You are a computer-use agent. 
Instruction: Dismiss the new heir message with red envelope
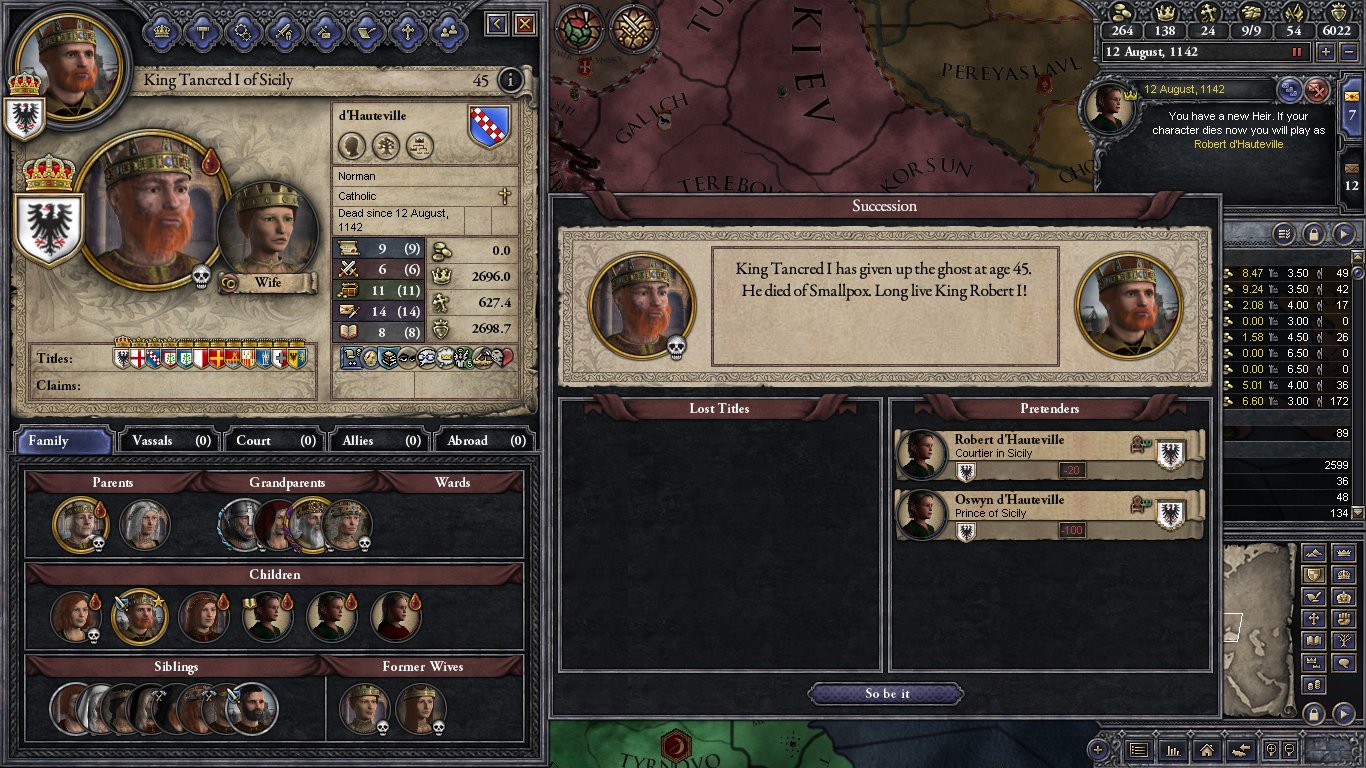click(x=1318, y=90)
